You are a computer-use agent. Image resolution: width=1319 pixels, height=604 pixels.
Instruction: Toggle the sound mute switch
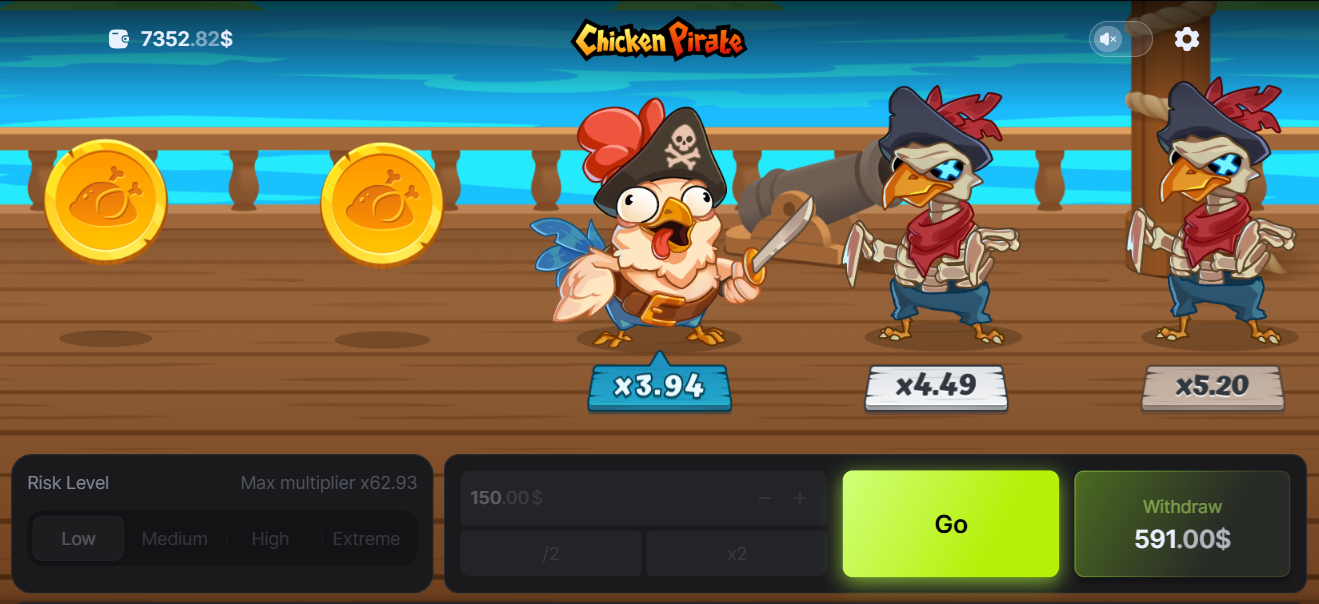(x=1120, y=39)
